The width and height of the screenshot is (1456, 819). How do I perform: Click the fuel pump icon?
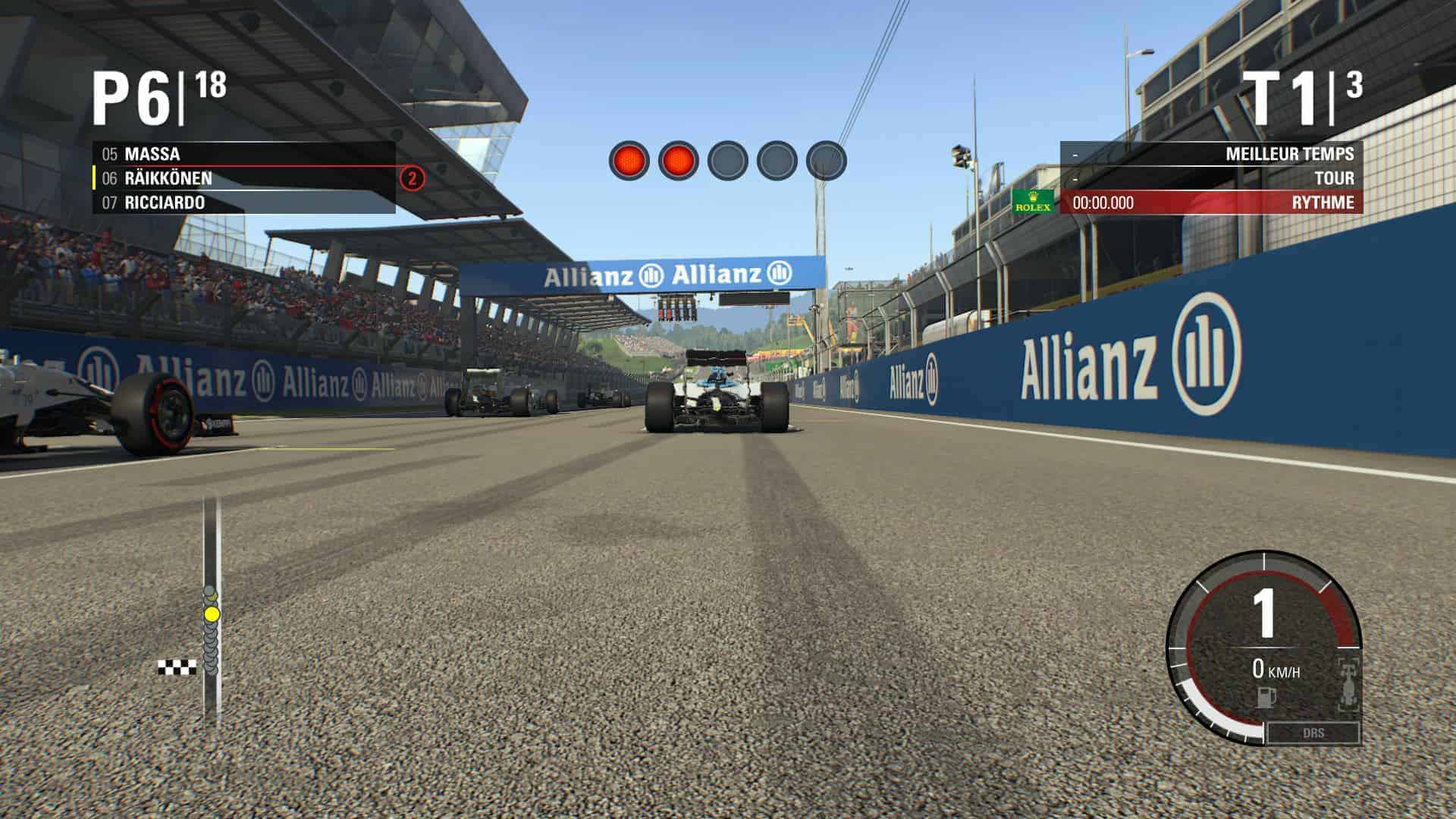click(x=1263, y=696)
